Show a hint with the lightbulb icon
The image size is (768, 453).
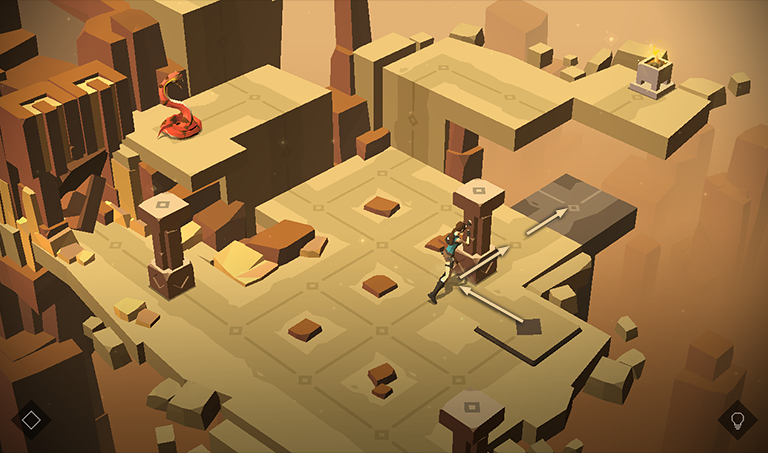pos(738,420)
